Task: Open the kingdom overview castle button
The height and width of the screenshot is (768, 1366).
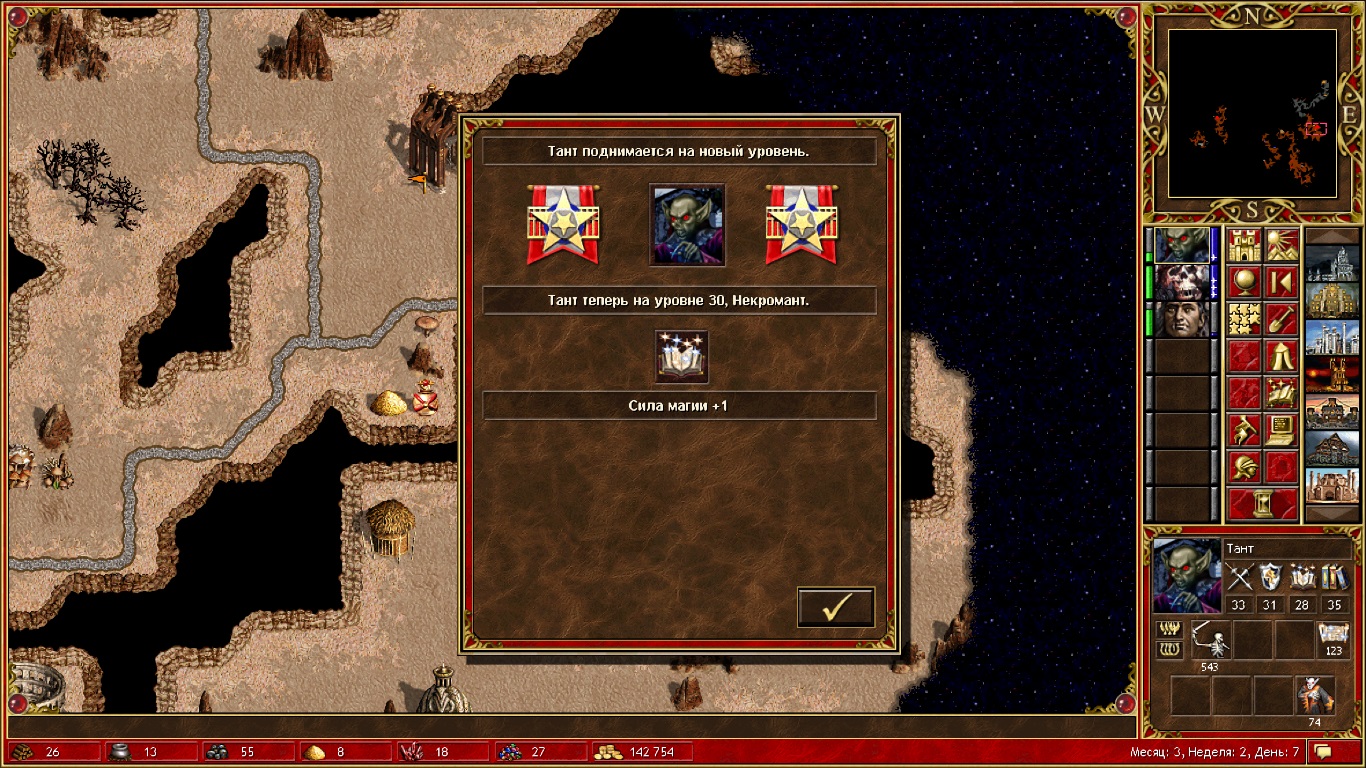Action: pos(1244,245)
